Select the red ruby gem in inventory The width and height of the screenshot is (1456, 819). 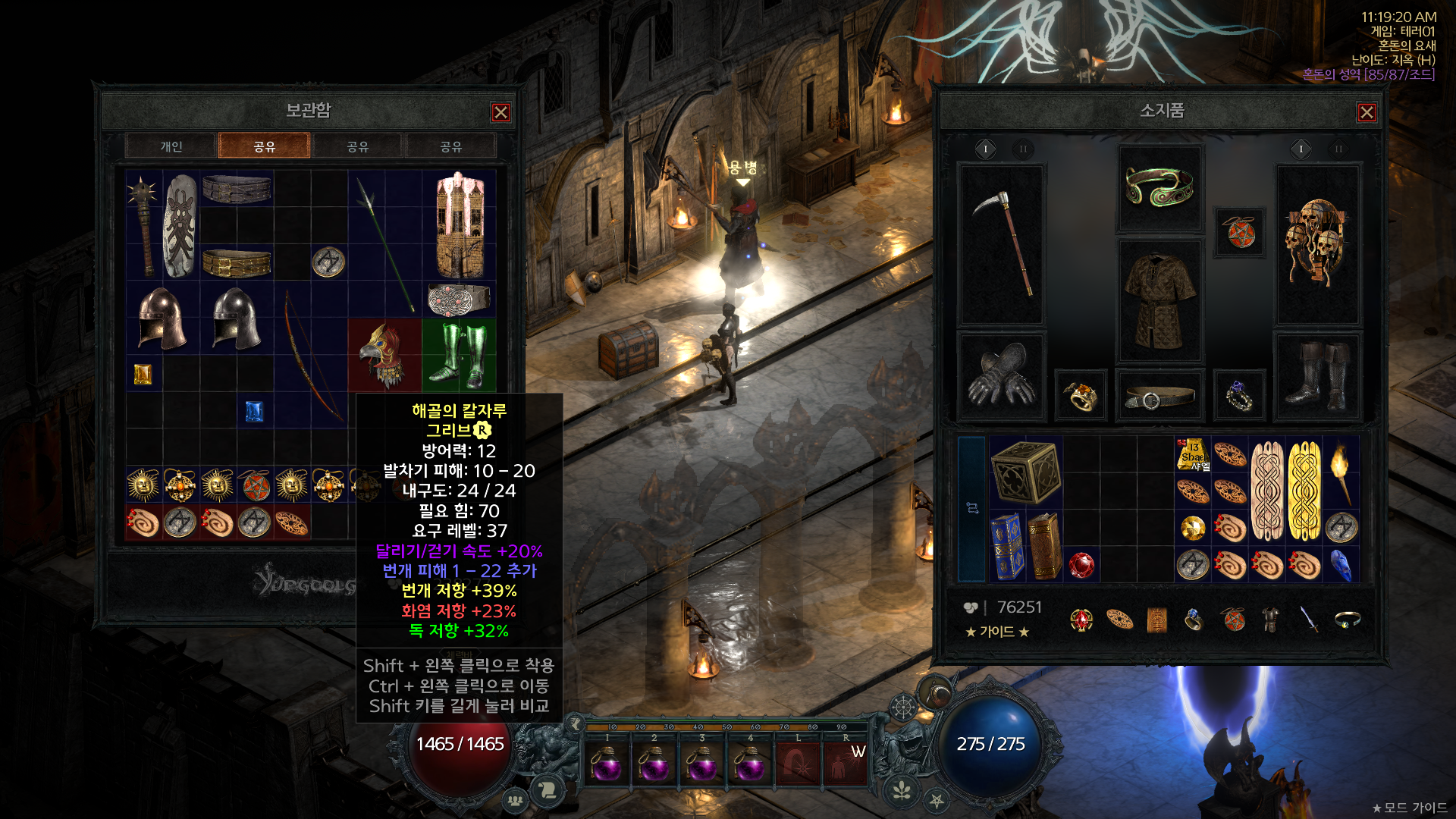(1081, 565)
